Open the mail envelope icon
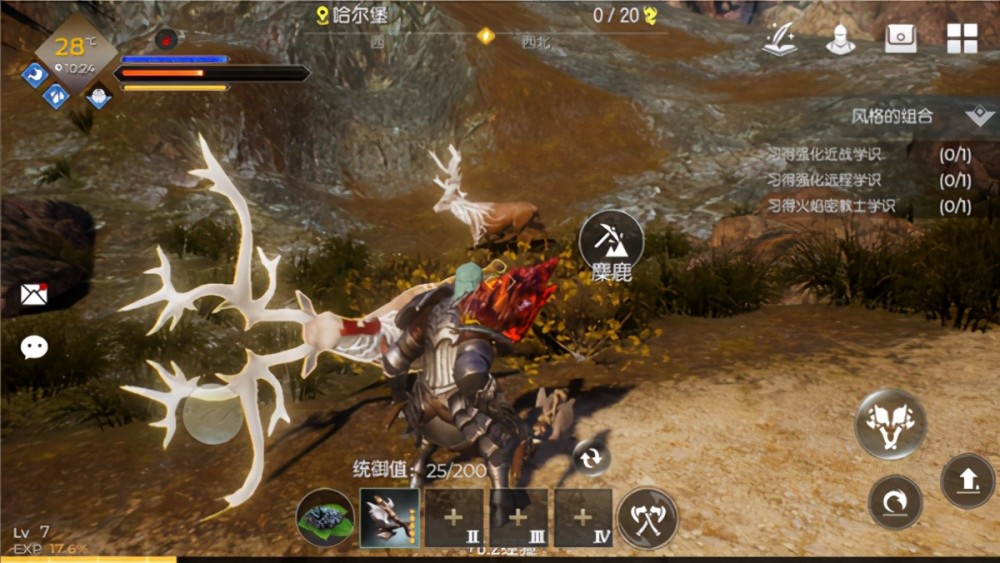The height and width of the screenshot is (563, 1000). click(x=34, y=293)
